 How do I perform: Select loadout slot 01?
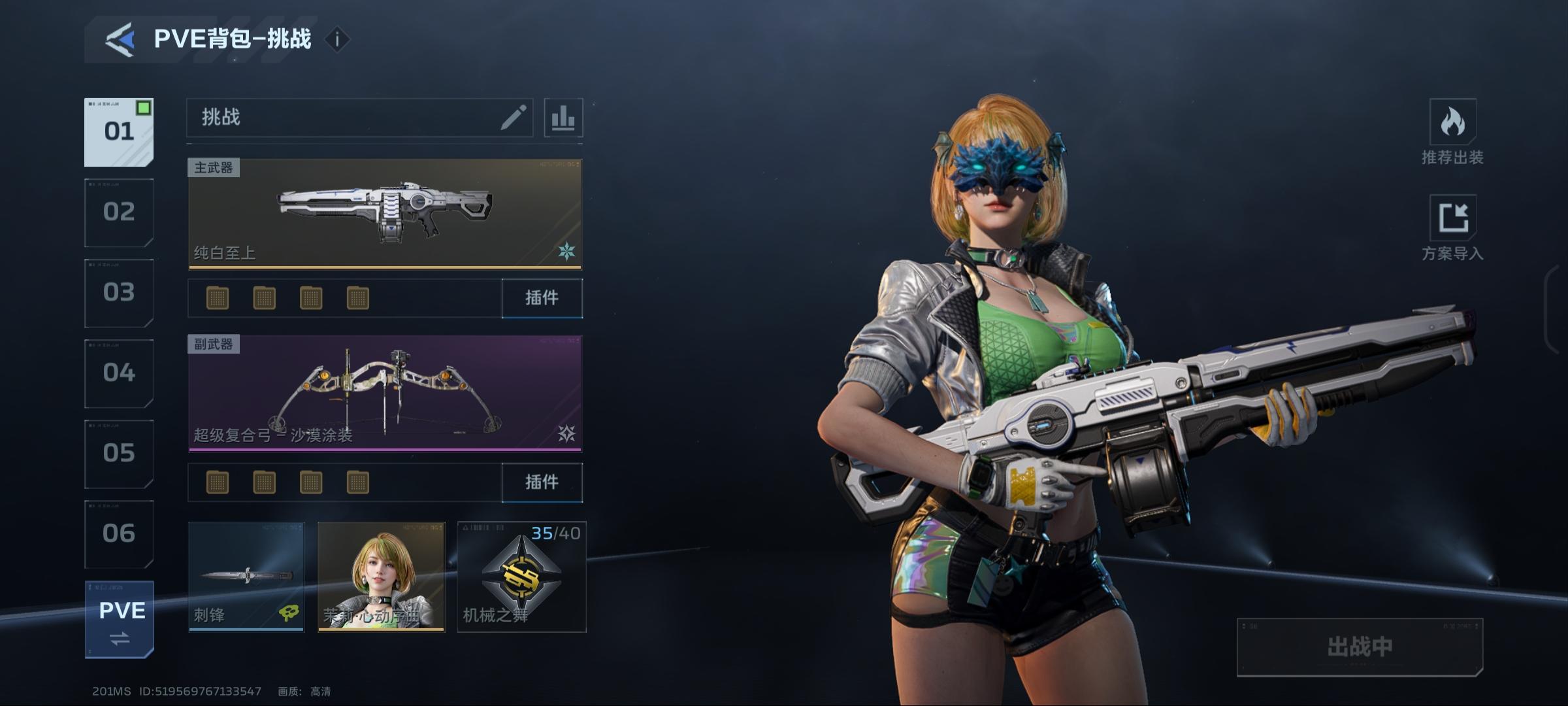click(x=119, y=132)
